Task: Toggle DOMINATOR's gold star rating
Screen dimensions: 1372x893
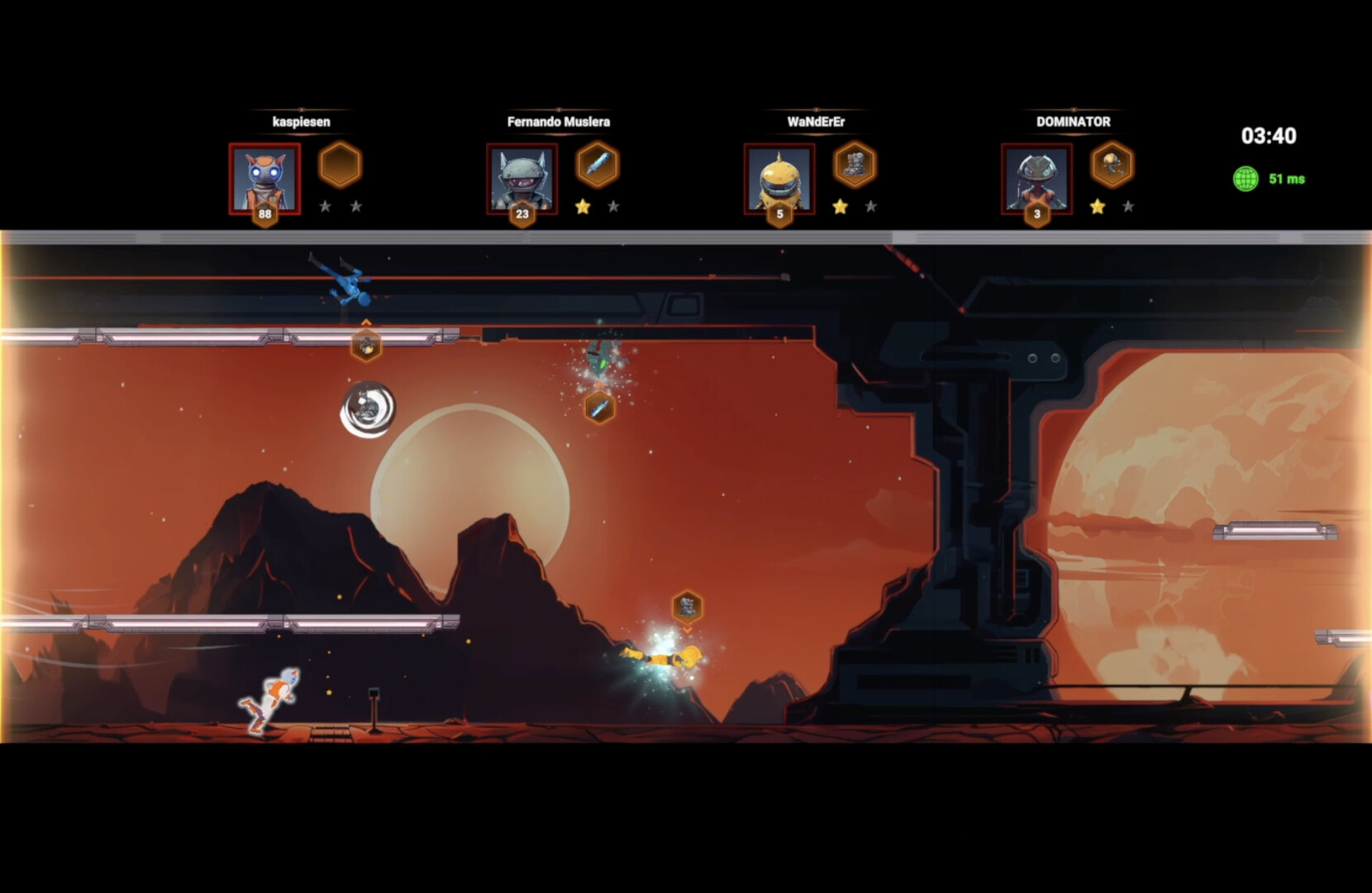Action: 1097,207
